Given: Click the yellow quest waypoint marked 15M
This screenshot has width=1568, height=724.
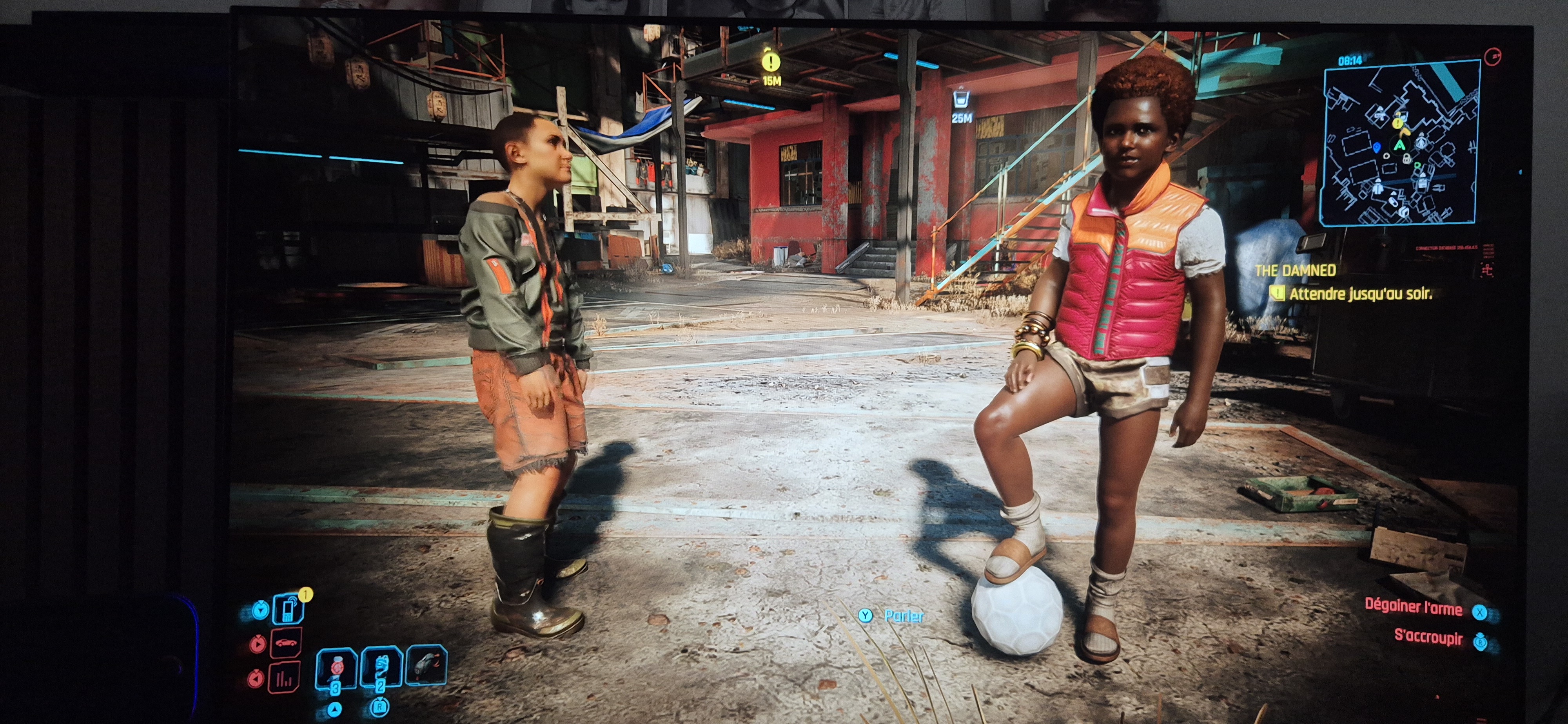Looking at the screenshot, I should point(771,63).
